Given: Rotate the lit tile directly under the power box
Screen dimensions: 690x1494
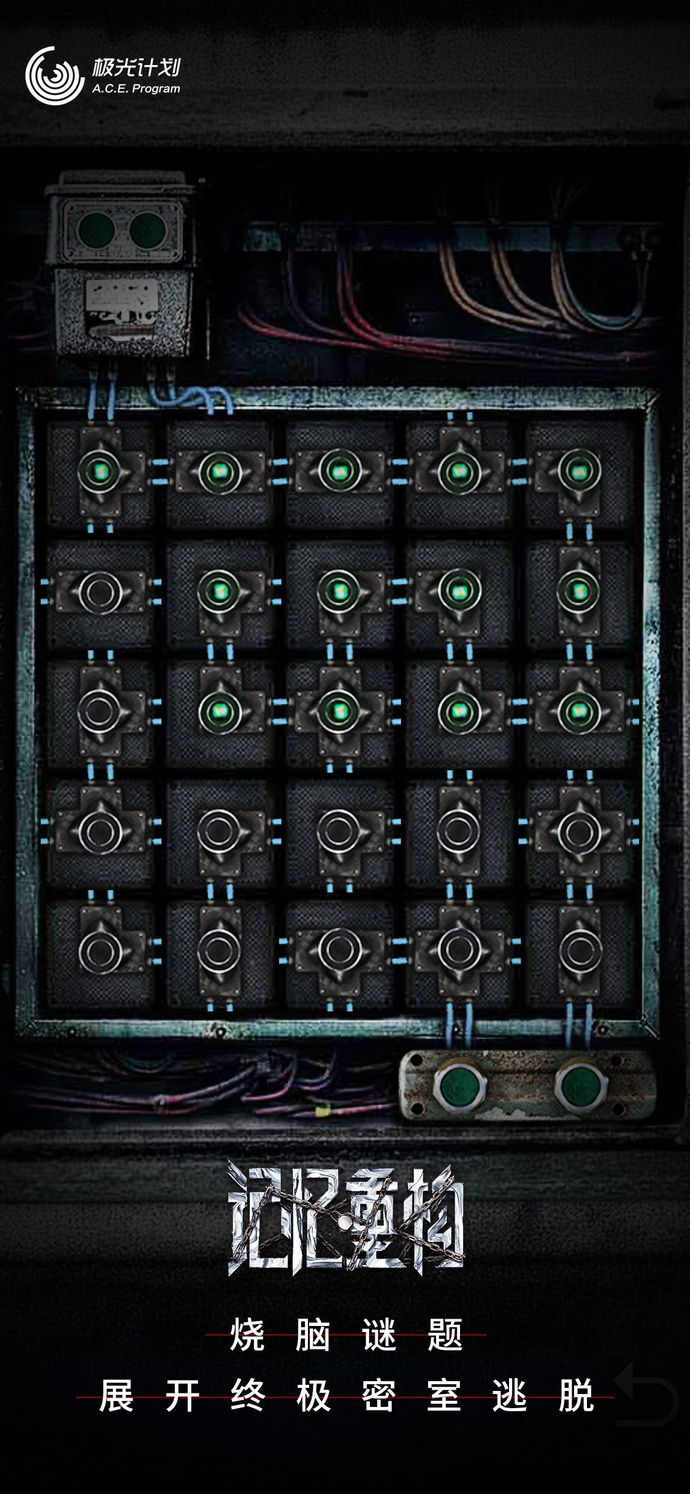Looking at the screenshot, I should click(100, 471).
